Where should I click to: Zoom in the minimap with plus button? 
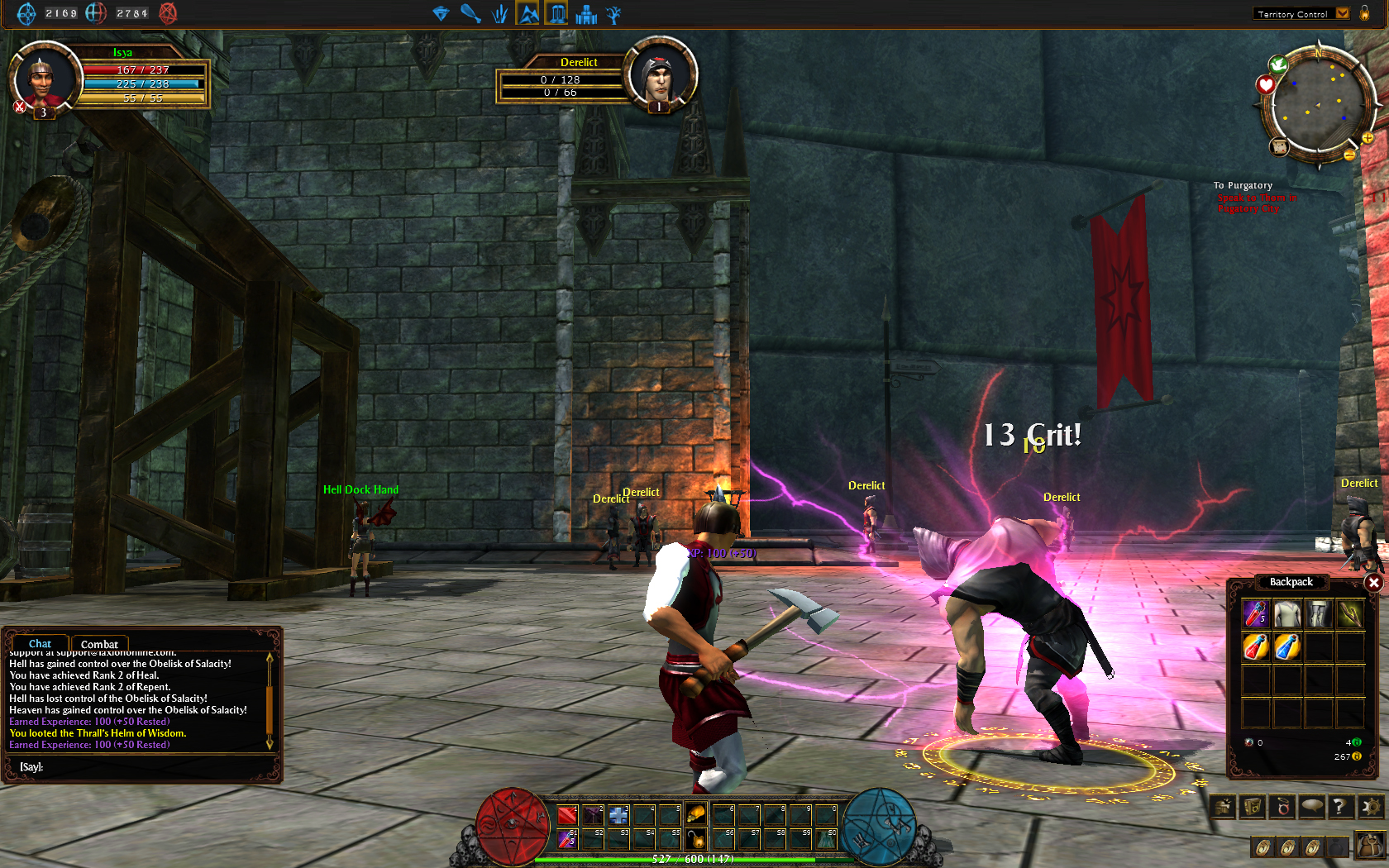1368,138
